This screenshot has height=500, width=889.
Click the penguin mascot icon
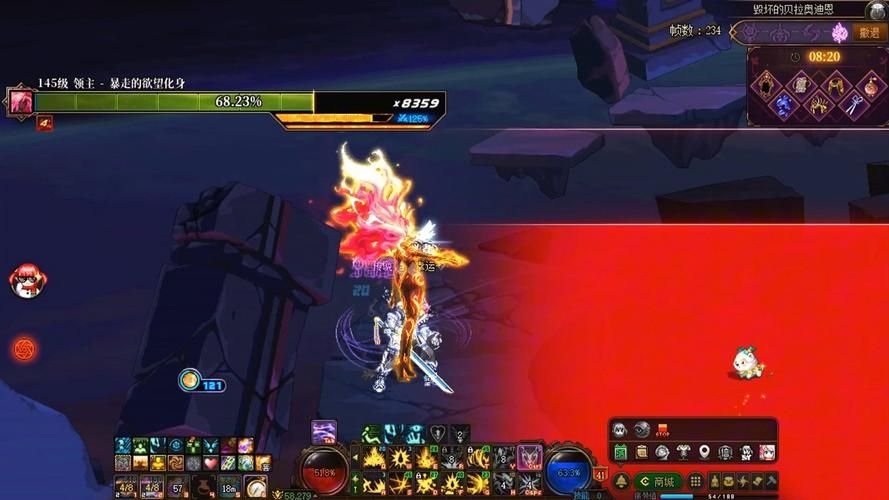pos(25,282)
